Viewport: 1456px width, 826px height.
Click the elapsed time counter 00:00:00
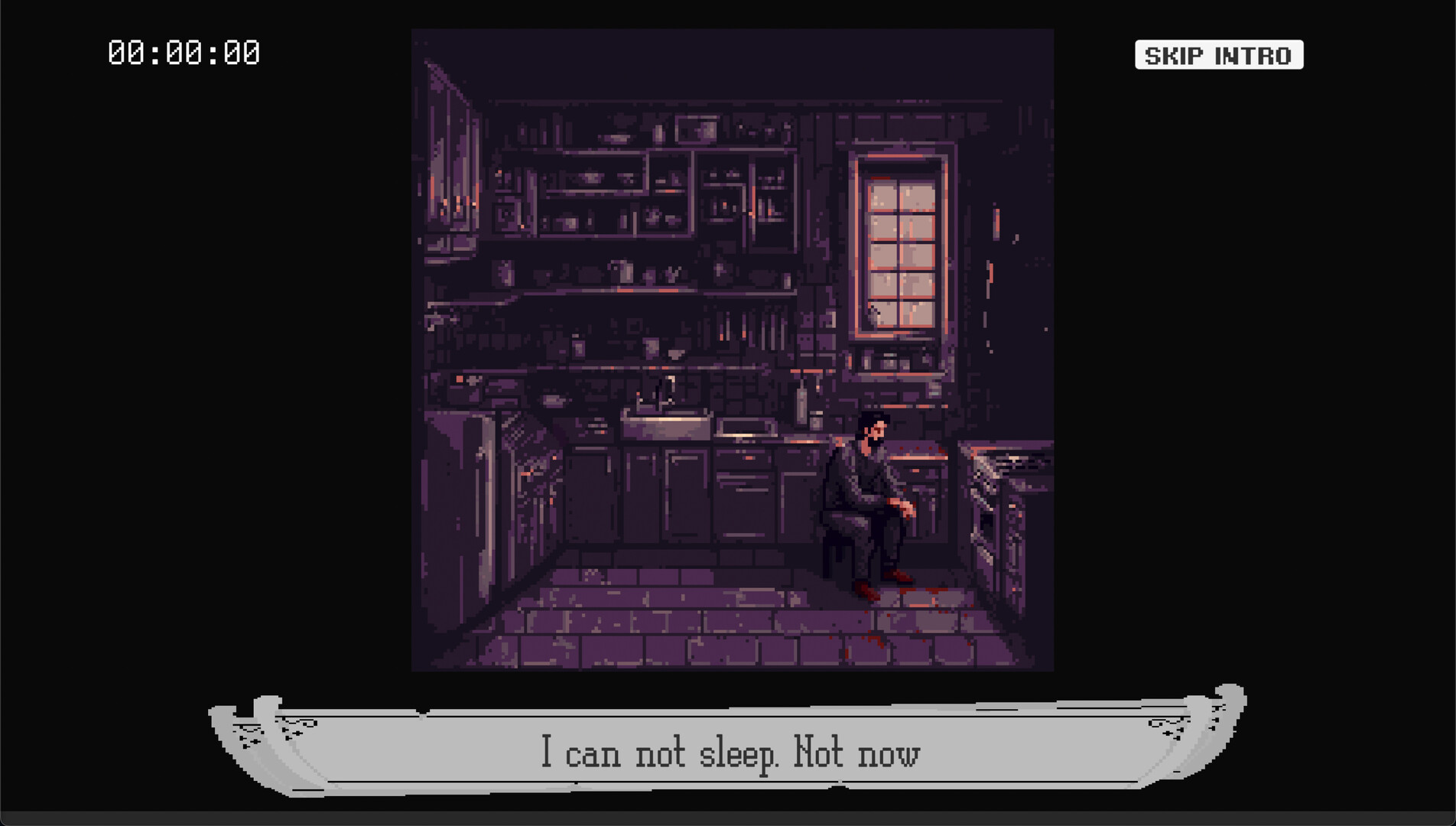point(184,53)
